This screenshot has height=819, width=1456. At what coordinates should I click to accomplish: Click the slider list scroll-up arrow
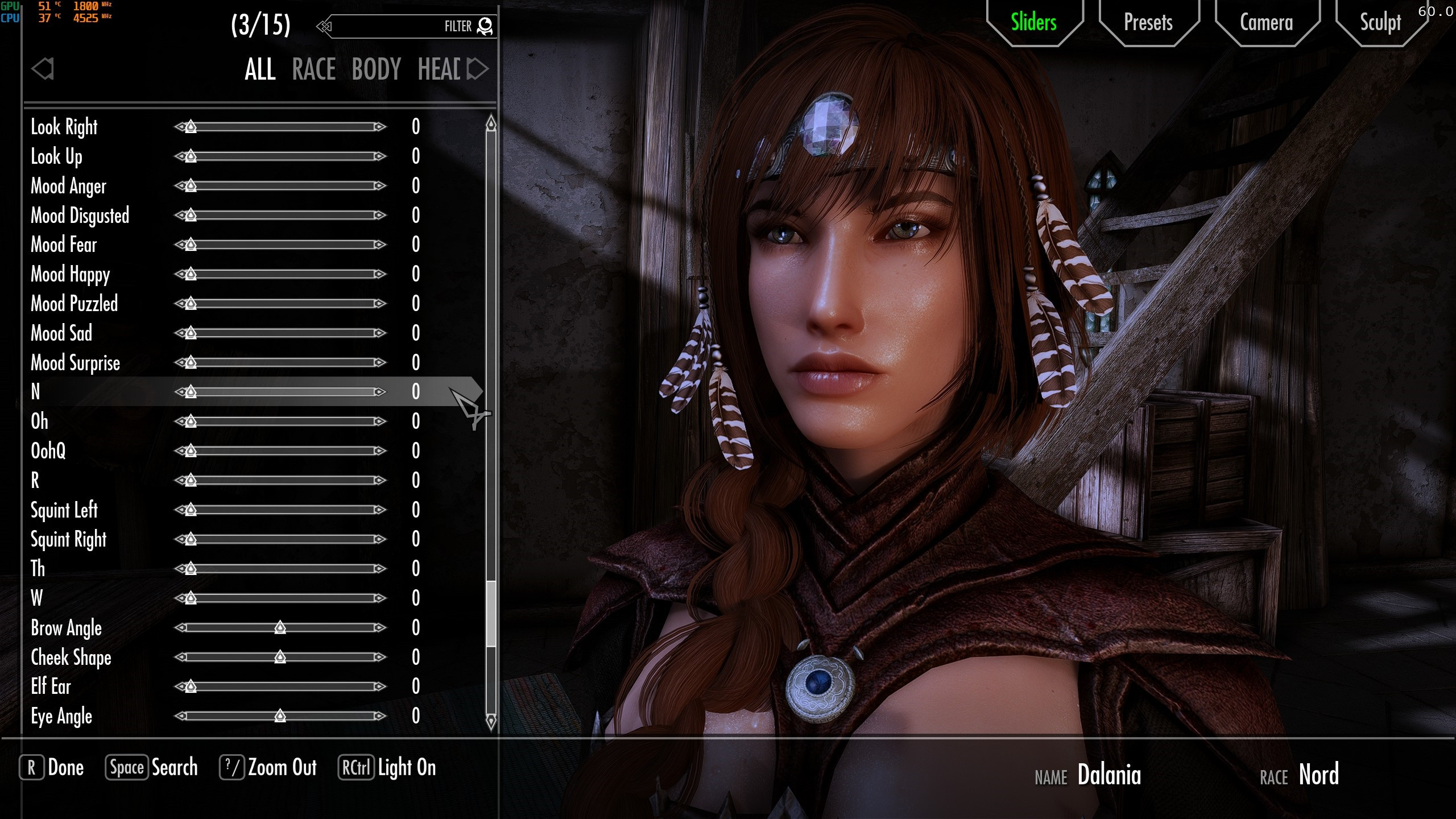pos(491,123)
